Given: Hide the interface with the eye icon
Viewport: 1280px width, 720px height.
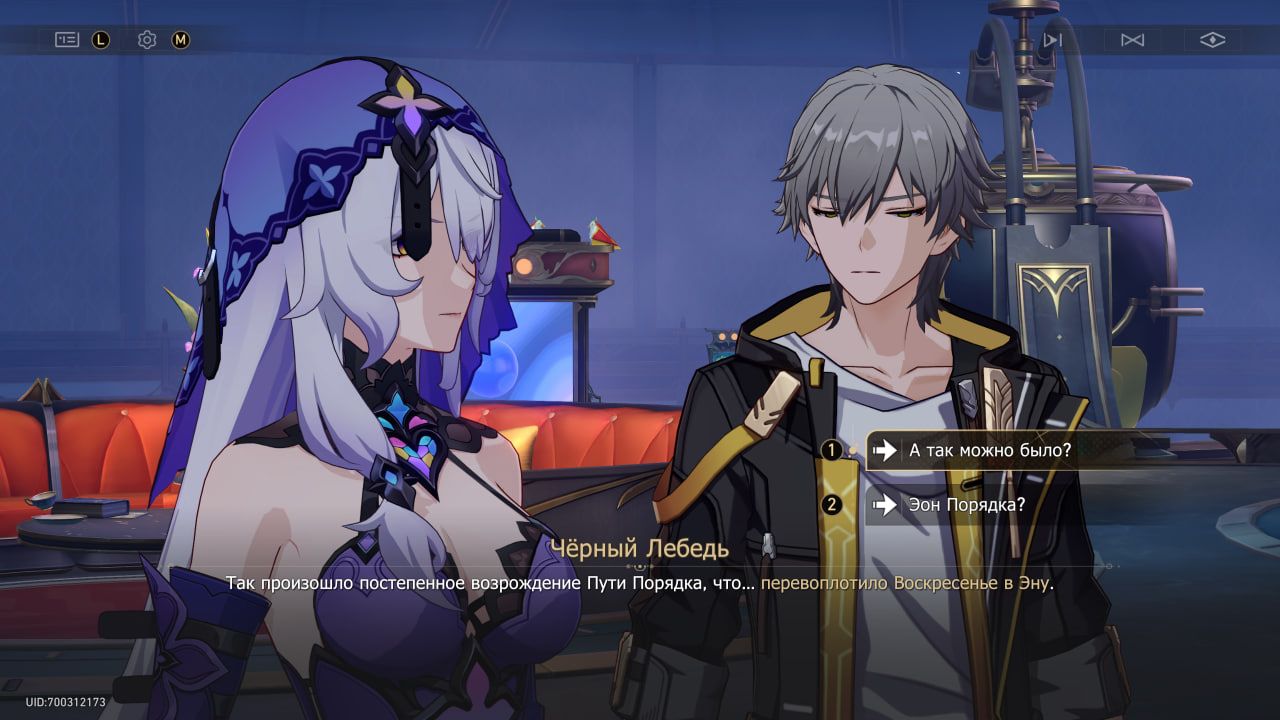Looking at the screenshot, I should point(1212,40).
